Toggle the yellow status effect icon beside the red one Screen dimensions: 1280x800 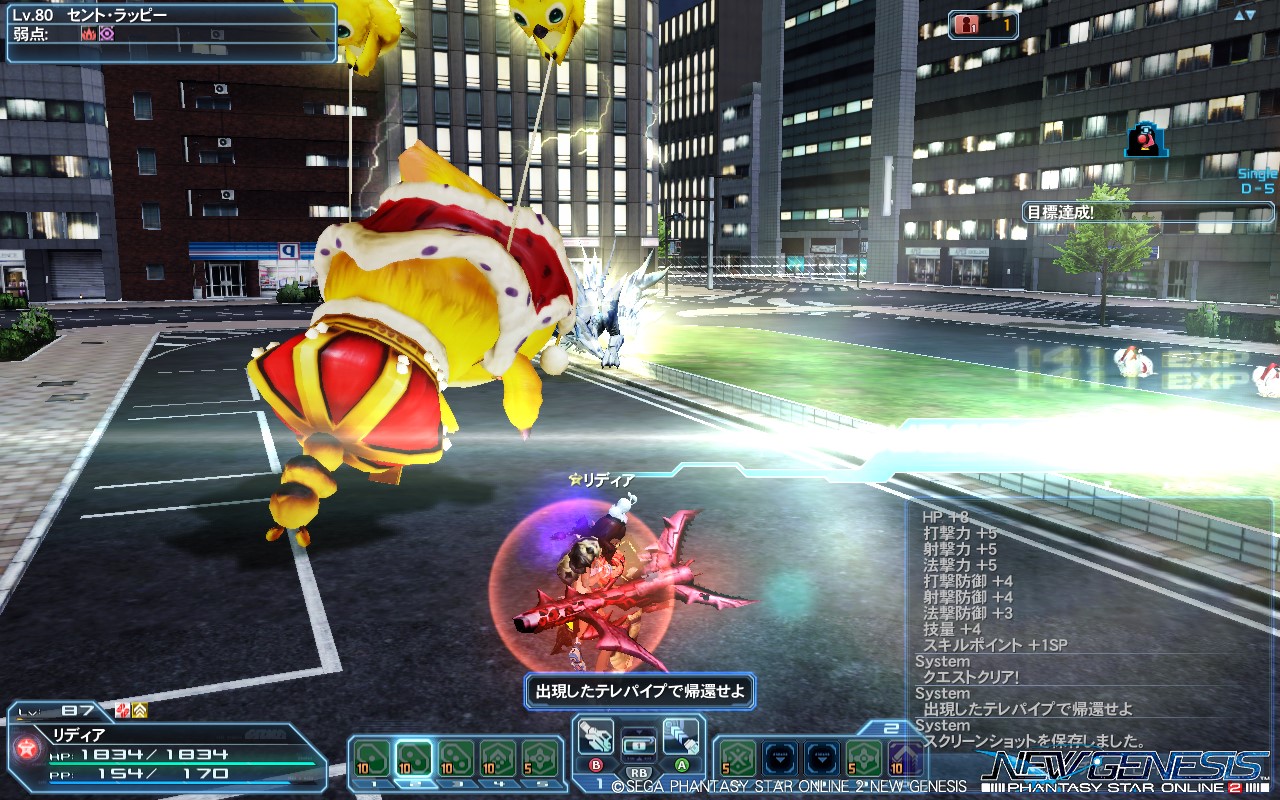point(139,711)
